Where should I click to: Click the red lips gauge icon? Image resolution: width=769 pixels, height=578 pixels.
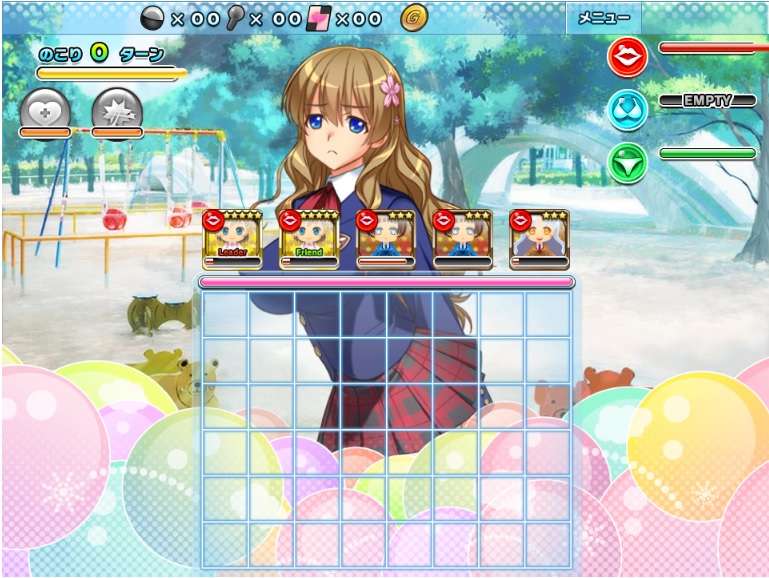(628, 57)
